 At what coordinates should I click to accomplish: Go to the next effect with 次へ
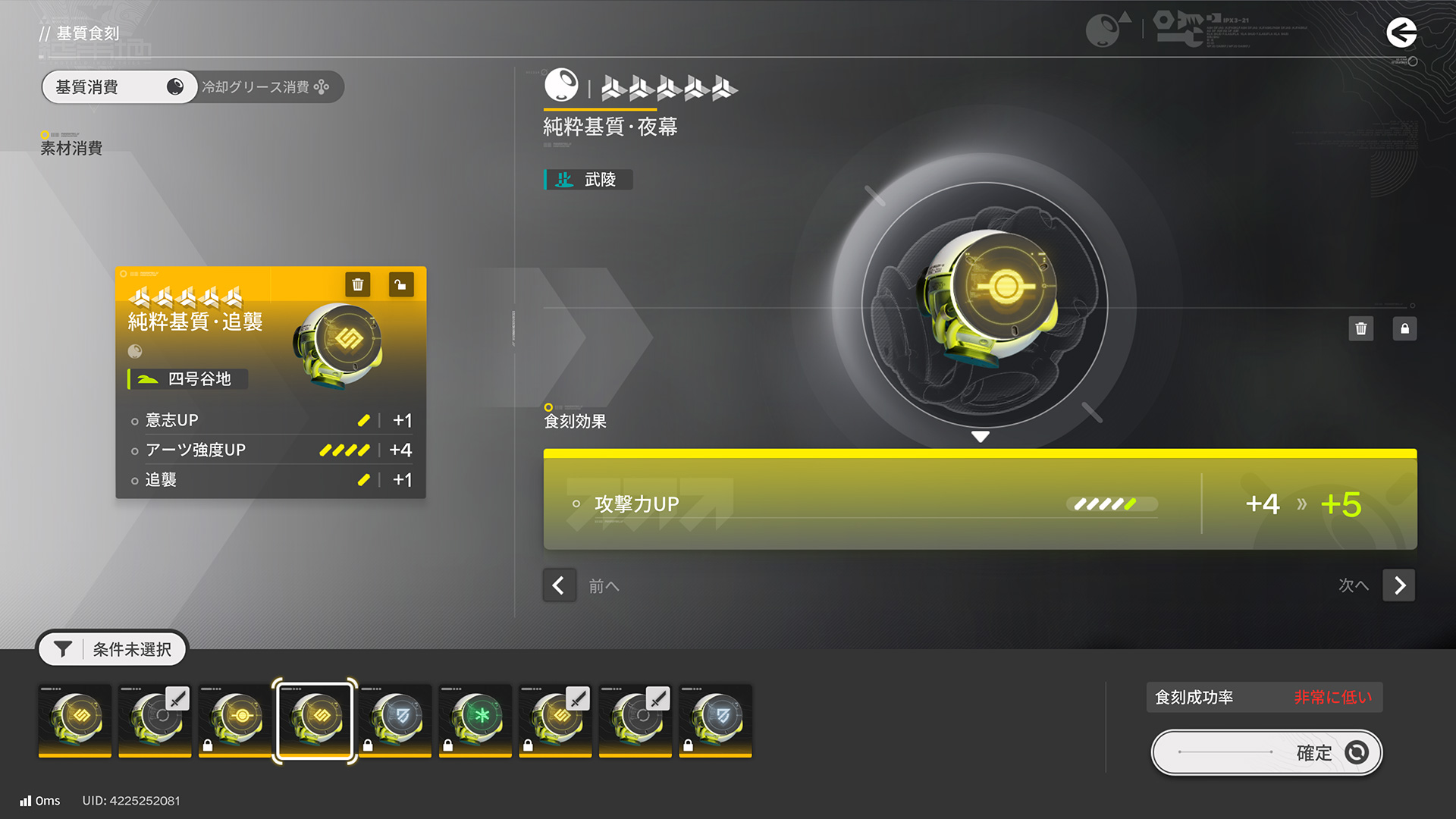(1399, 585)
